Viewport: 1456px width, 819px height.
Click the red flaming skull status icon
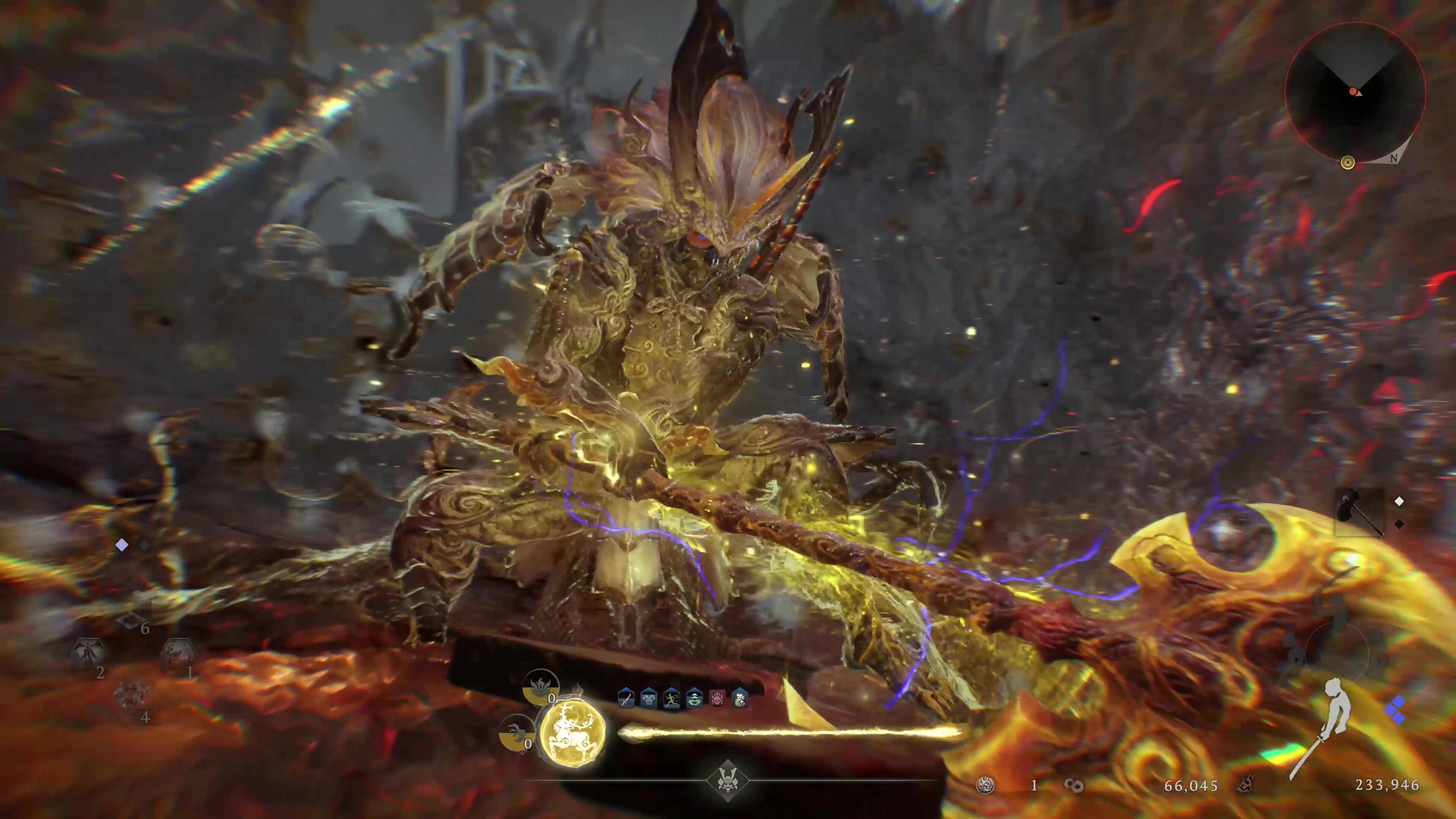click(717, 699)
